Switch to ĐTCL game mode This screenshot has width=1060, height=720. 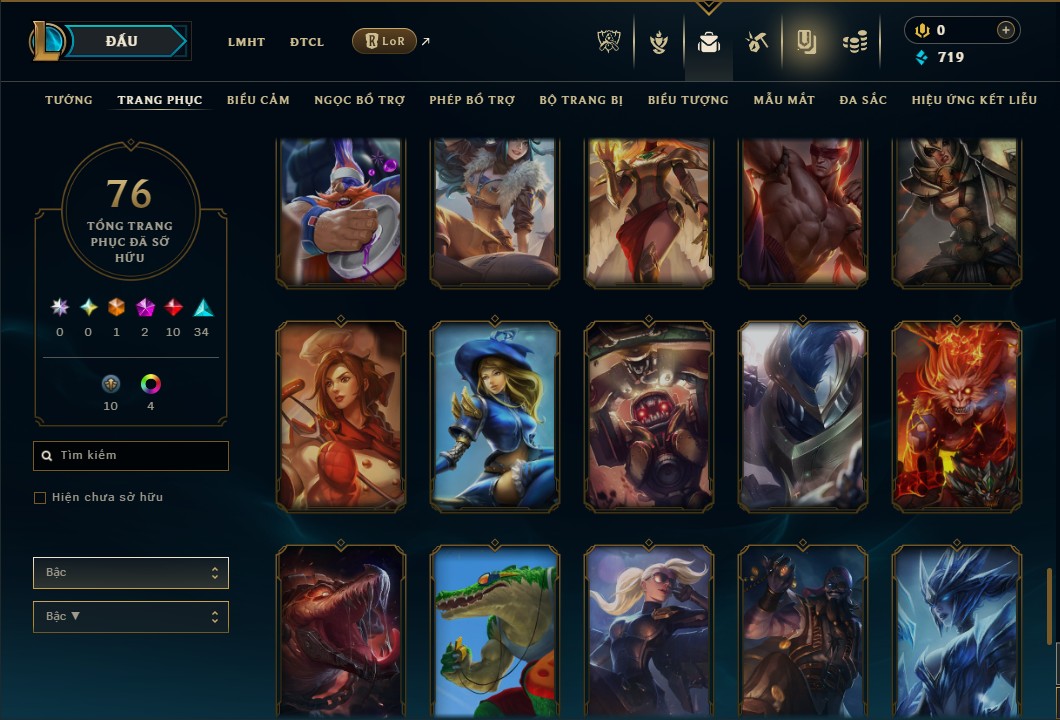coord(307,42)
